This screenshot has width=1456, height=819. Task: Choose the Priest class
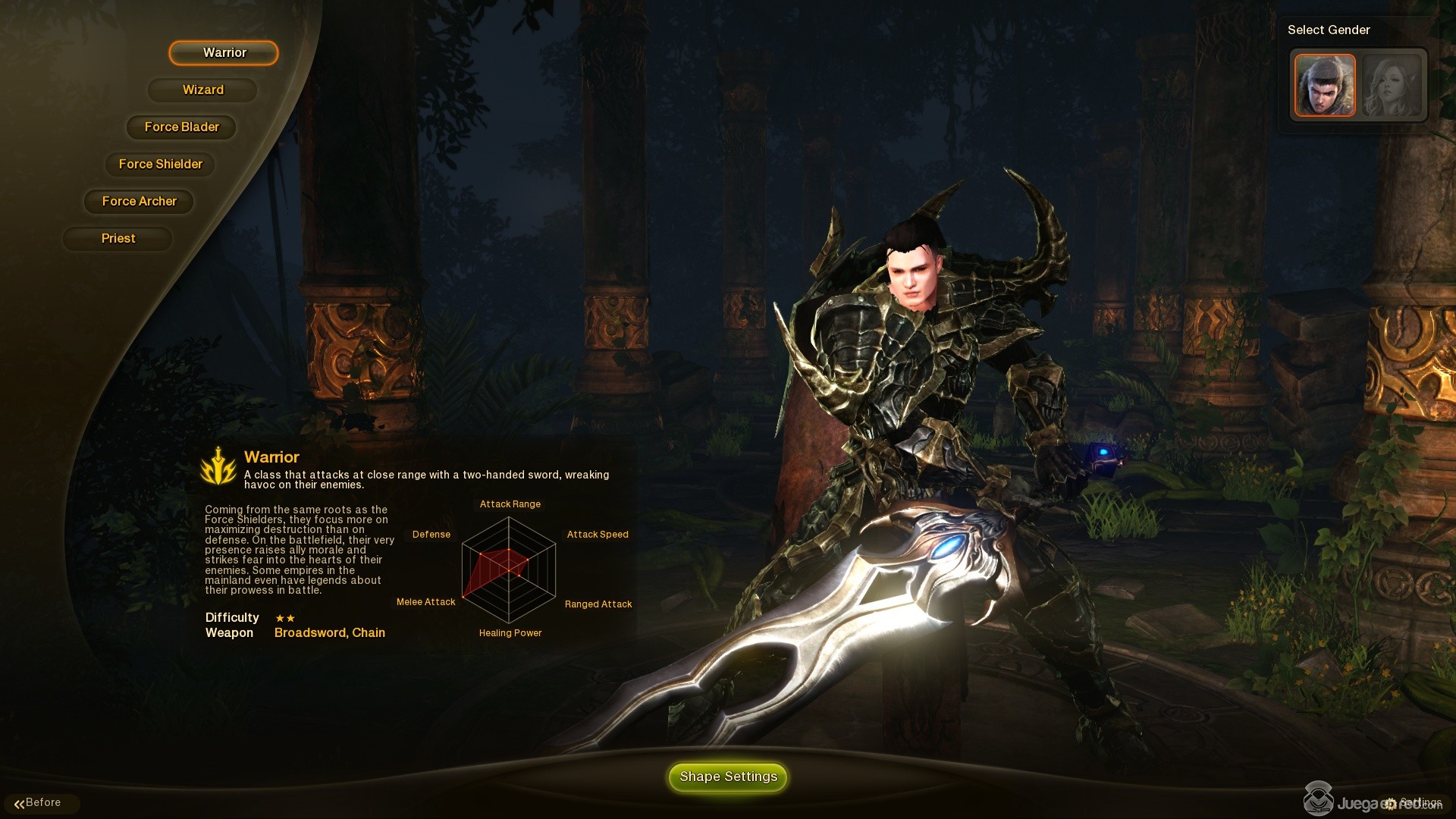[118, 239]
